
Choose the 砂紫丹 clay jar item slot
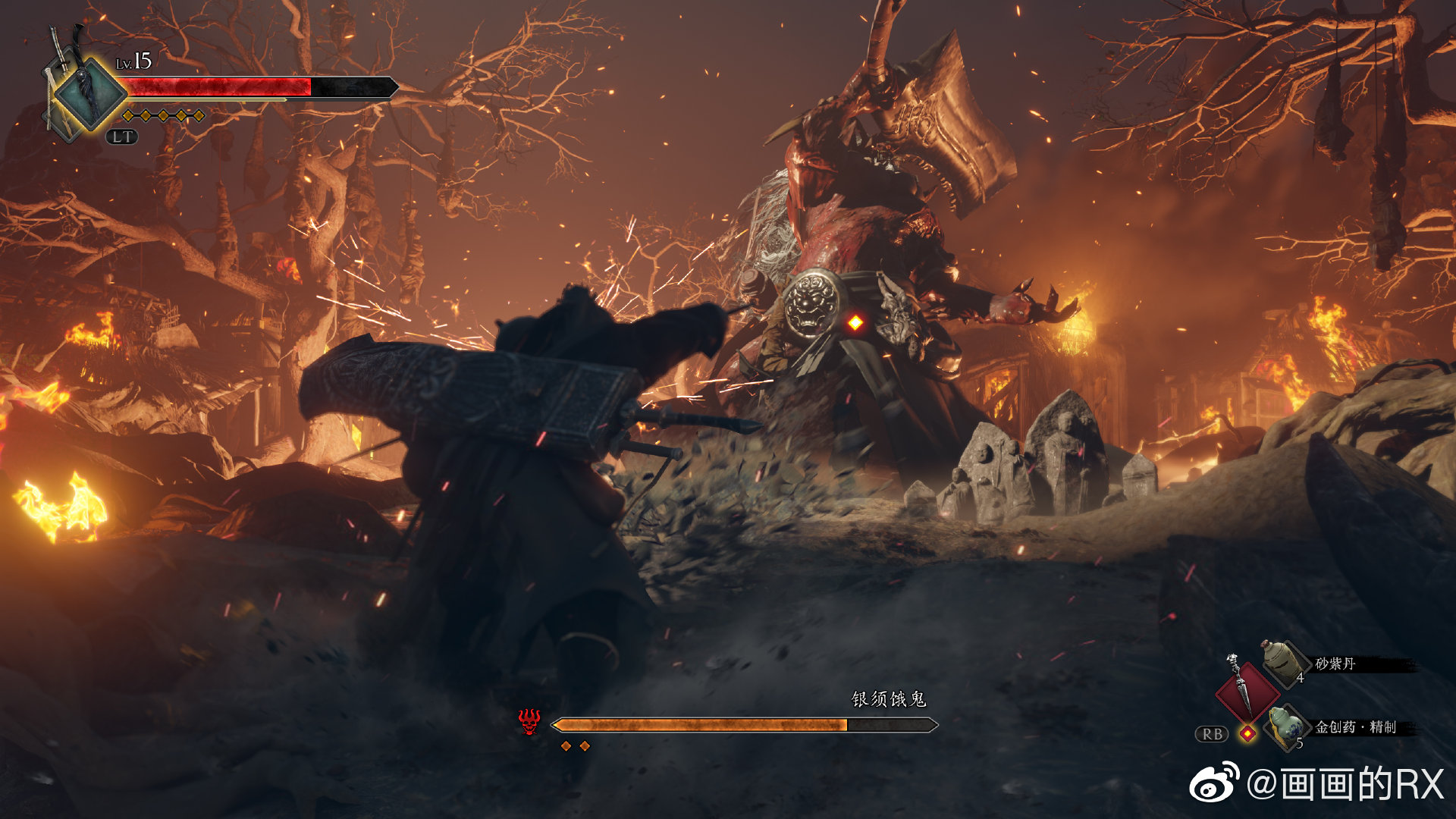[x=1284, y=663]
